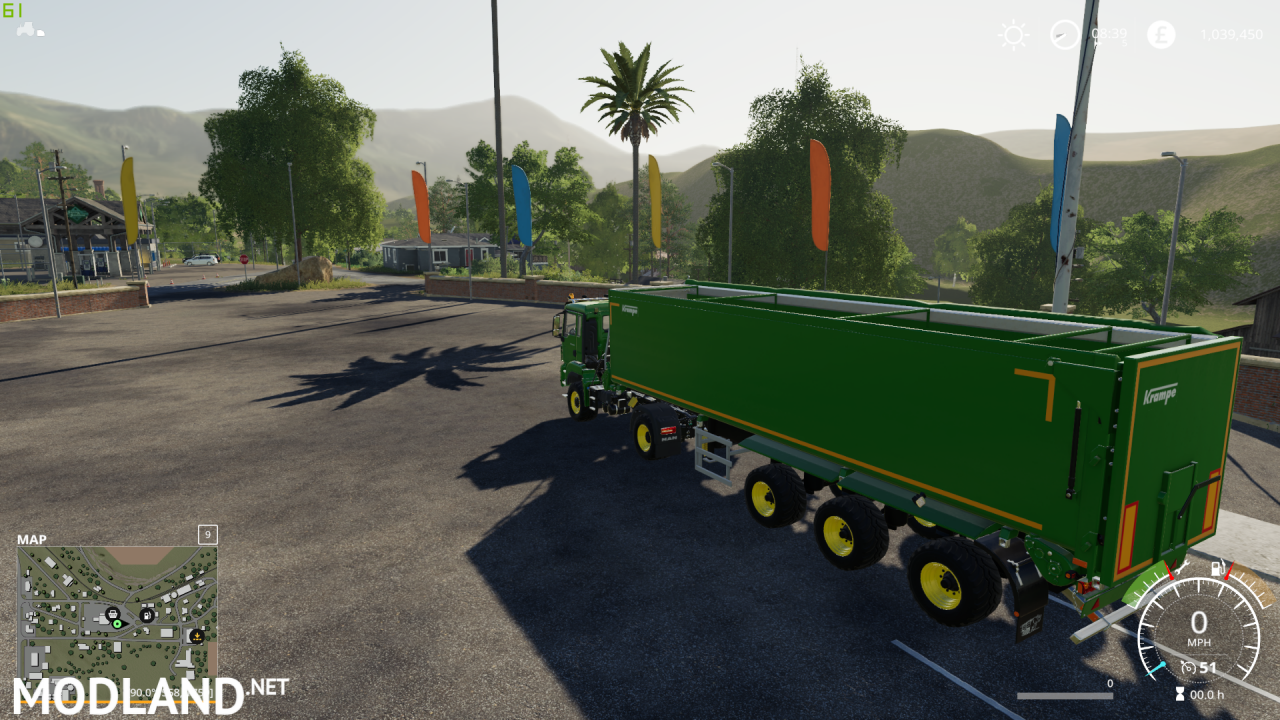Select the vehicle shop icon on the minimap
Screen dimensions: 1280x720
(113, 614)
